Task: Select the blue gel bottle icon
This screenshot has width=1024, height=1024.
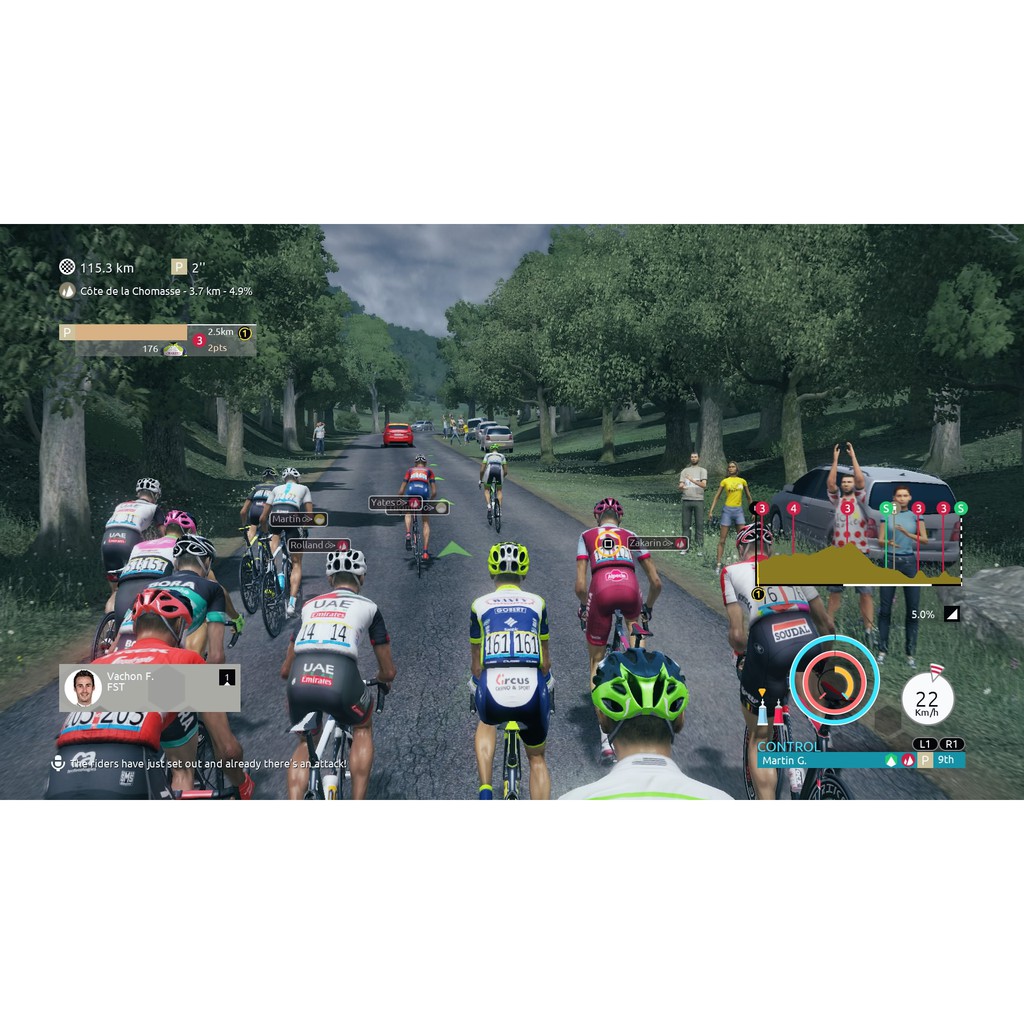Action: pyautogui.click(x=762, y=712)
